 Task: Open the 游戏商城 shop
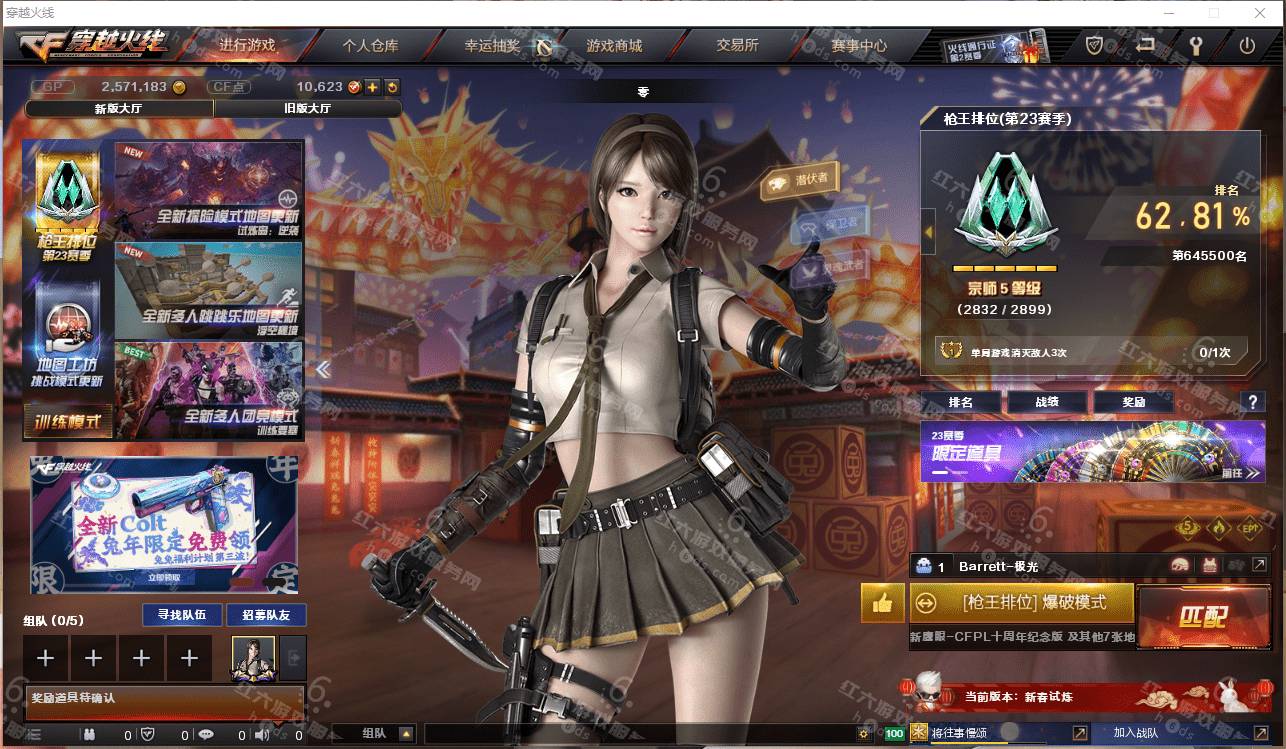614,45
